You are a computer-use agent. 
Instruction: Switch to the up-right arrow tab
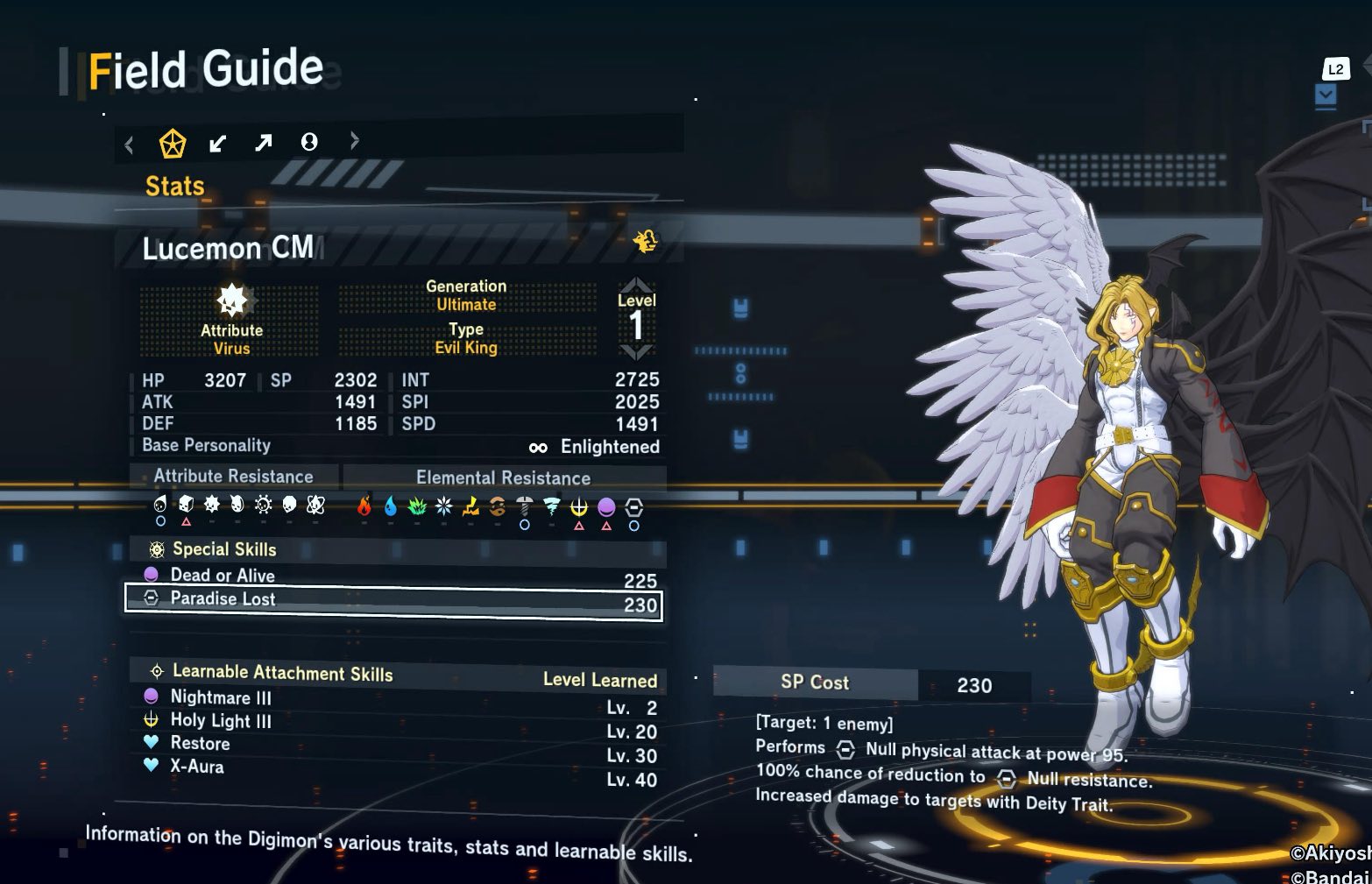tap(263, 142)
